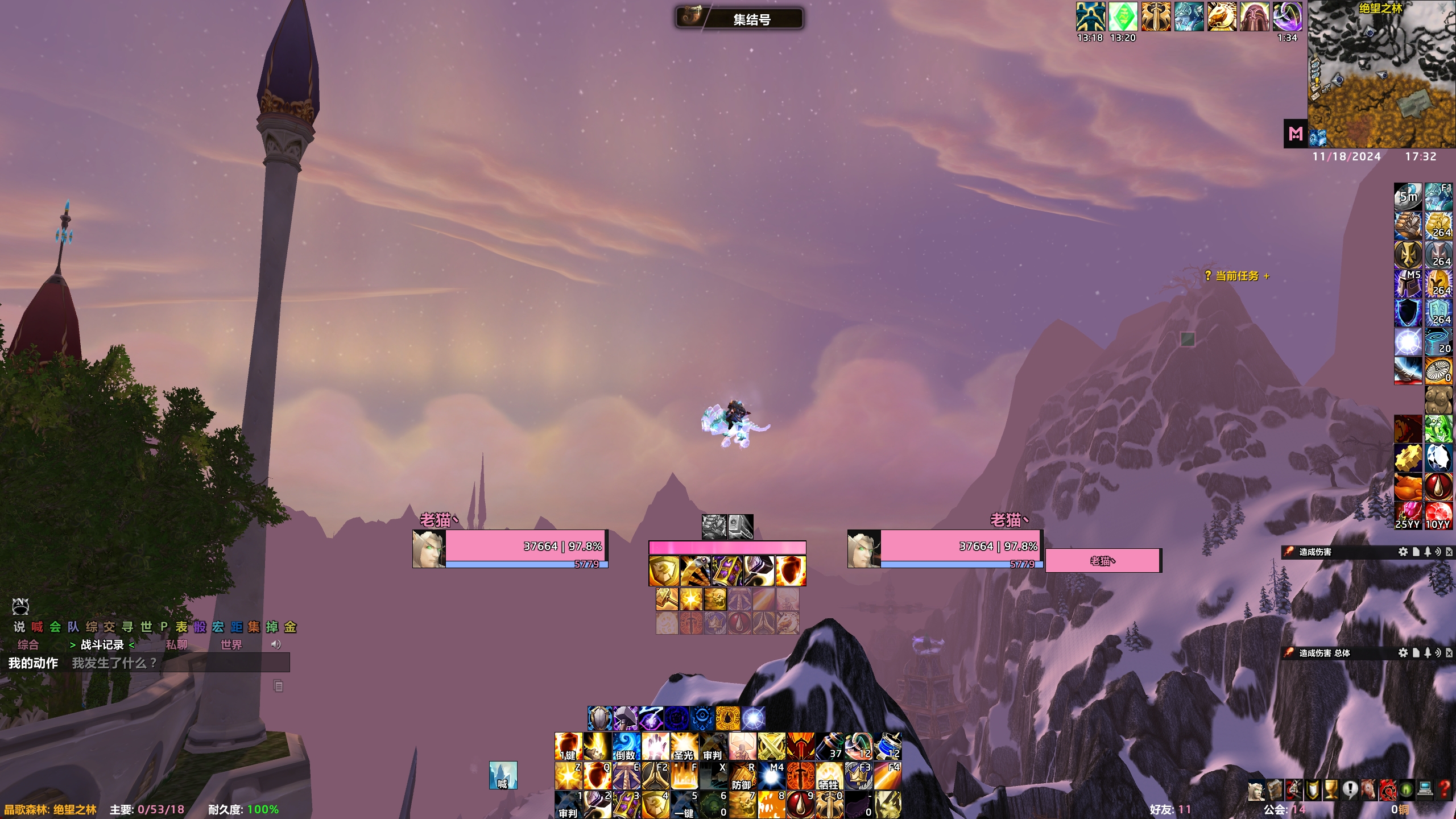Open settings gear on 造成伤害 总体 window
The height and width of the screenshot is (819, 1456).
(x=1403, y=653)
